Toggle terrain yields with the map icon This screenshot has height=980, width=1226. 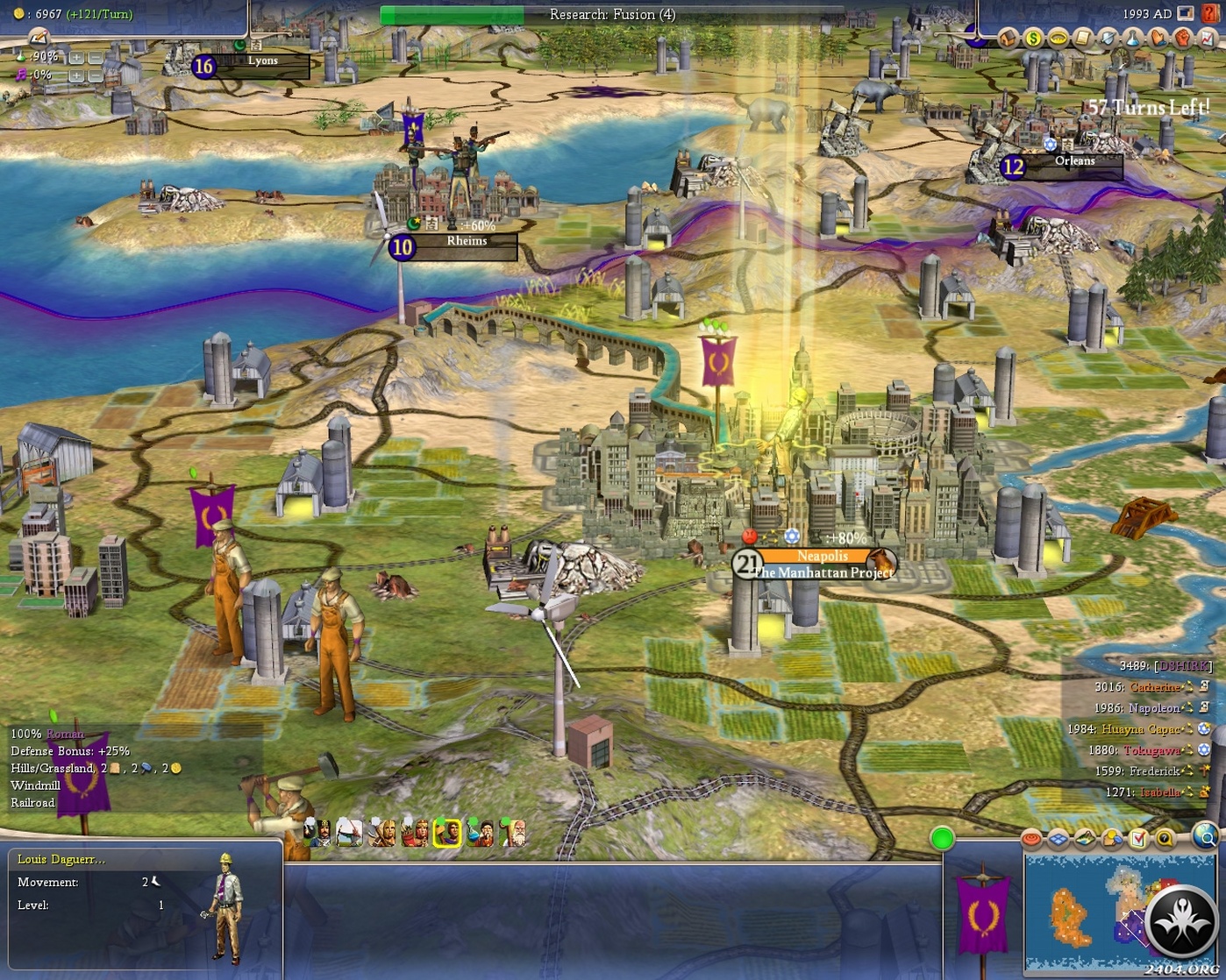[x=1086, y=839]
